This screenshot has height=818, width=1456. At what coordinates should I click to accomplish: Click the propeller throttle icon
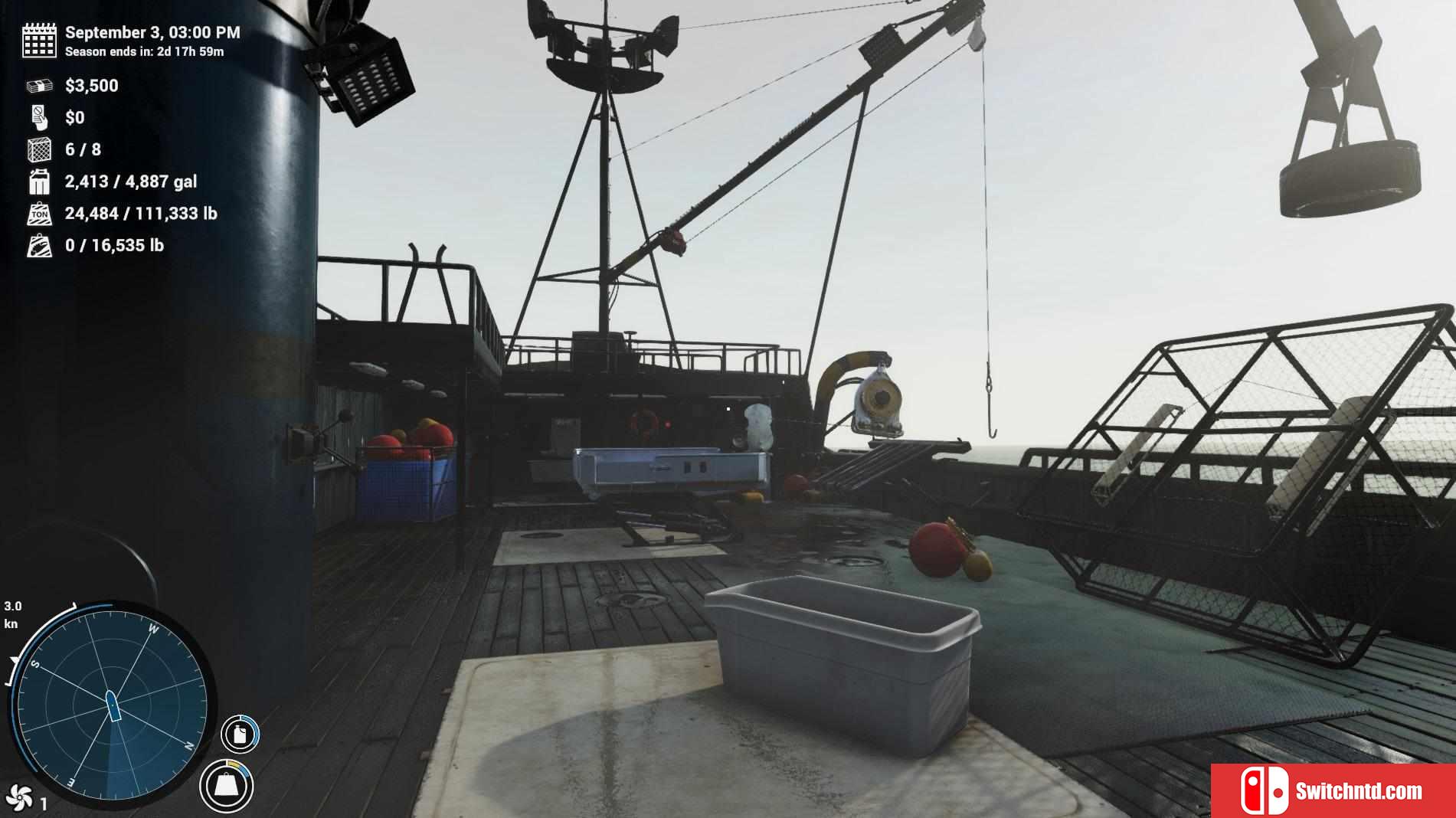click(x=18, y=797)
